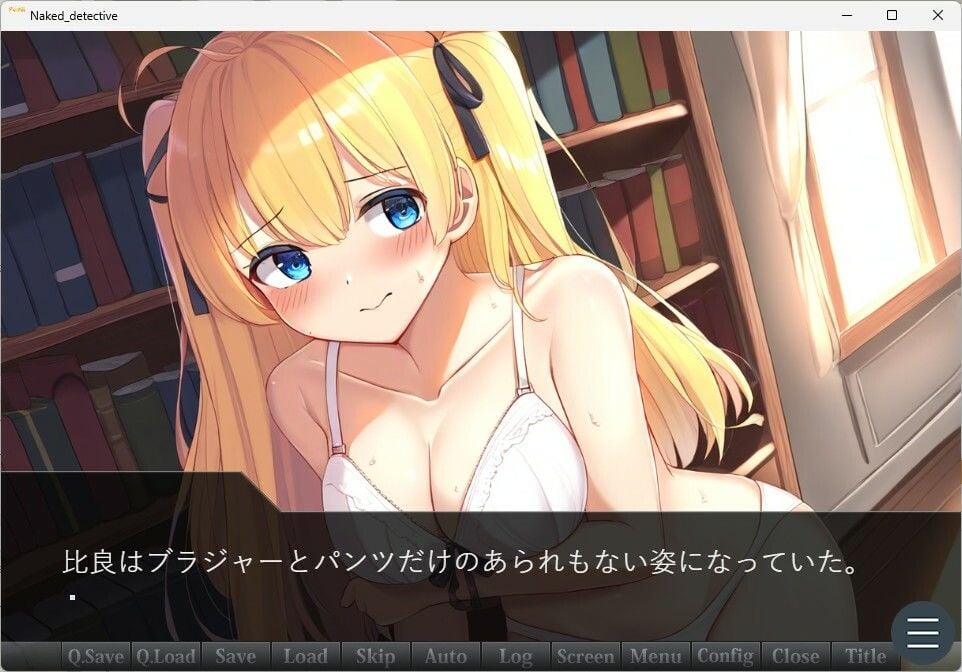This screenshot has height=672, width=962.
Task: Open the Save menu
Action: click(235, 656)
